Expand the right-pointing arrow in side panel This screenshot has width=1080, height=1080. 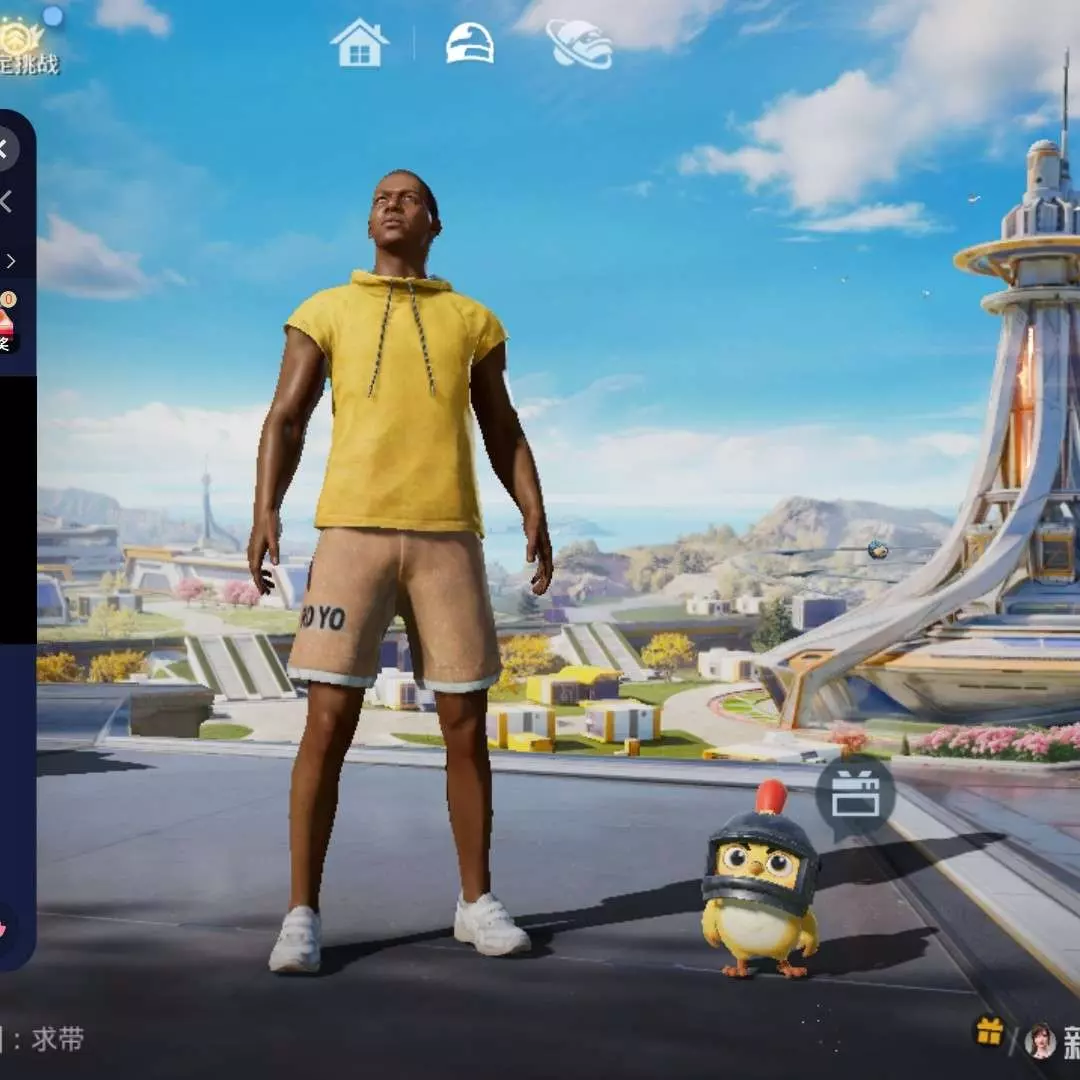point(10,261)
